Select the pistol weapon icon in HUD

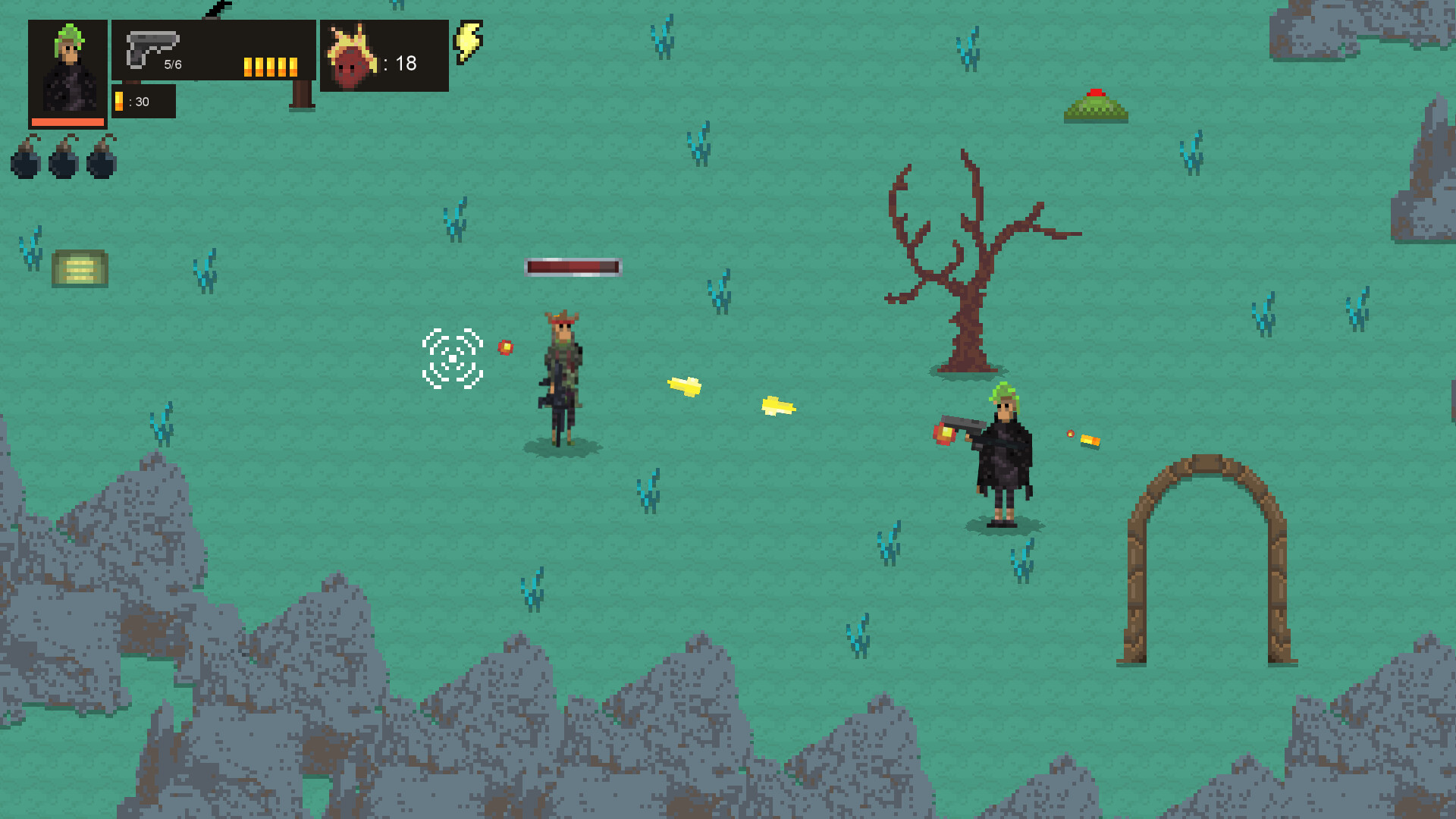(152, 49)
